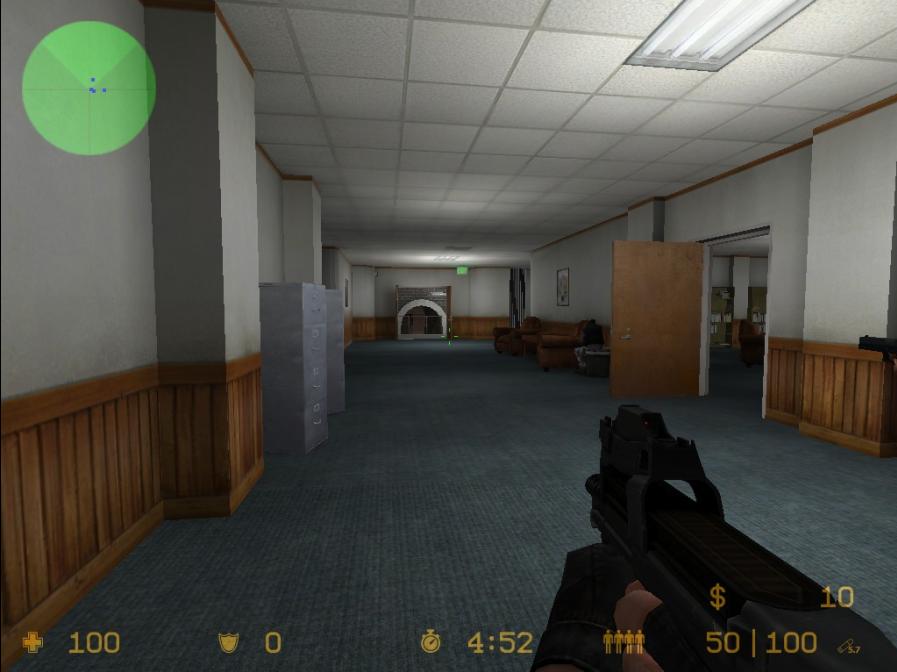Viewport: 897px width, 672px height.
Task: Click the armor shield icon
Action: pos(230,642)
